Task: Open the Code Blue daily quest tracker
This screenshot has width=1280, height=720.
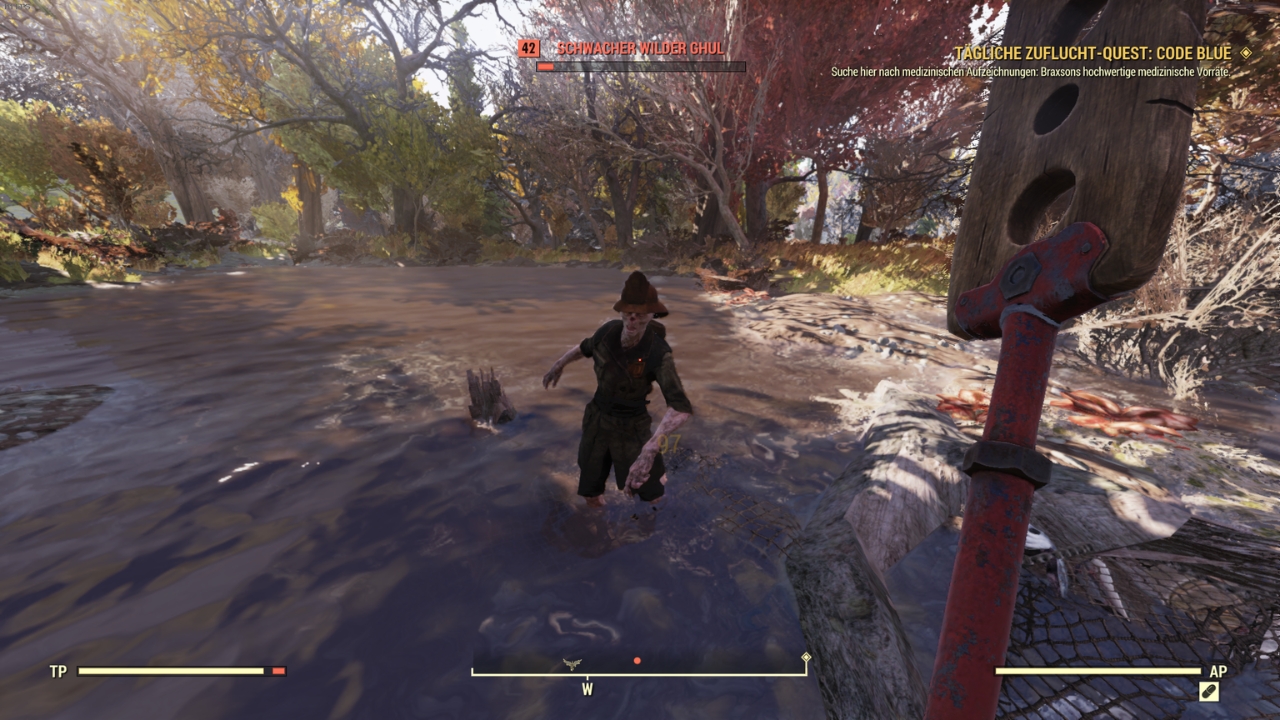Action: pos(1095,53)
